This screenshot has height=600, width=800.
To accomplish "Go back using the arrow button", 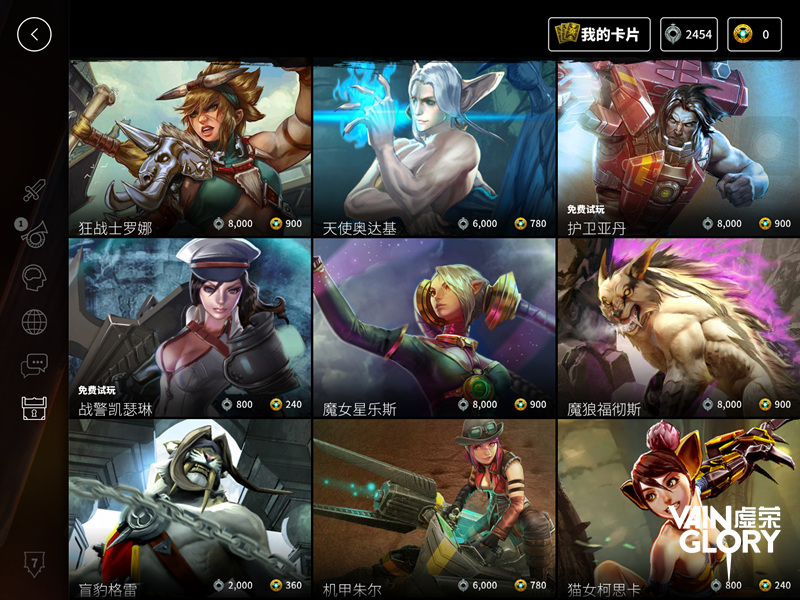I will 34,34.
